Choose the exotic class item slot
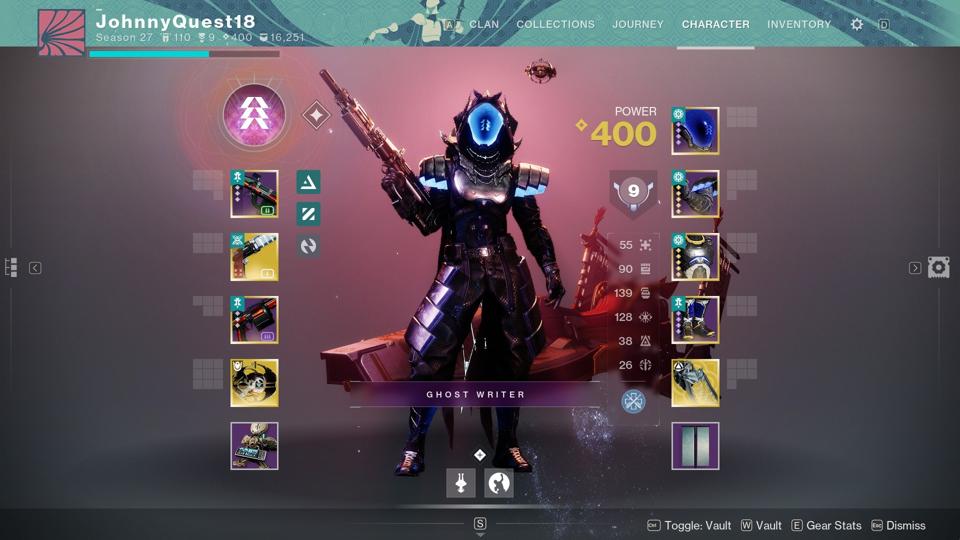Image resolution: width=960 pixels, height=540 pixels. tap(695, 383)
